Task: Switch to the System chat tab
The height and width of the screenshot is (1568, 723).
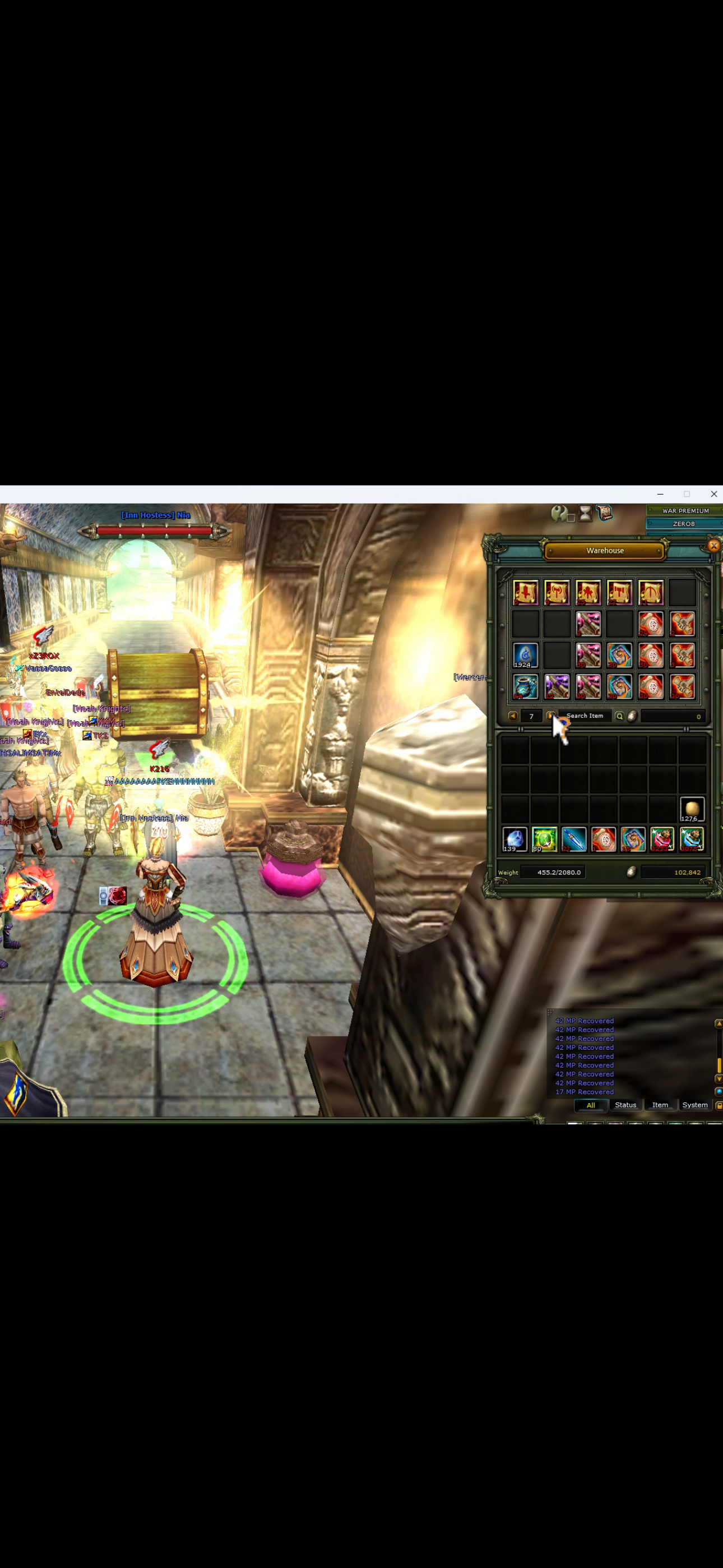Action: [695, 1105]
